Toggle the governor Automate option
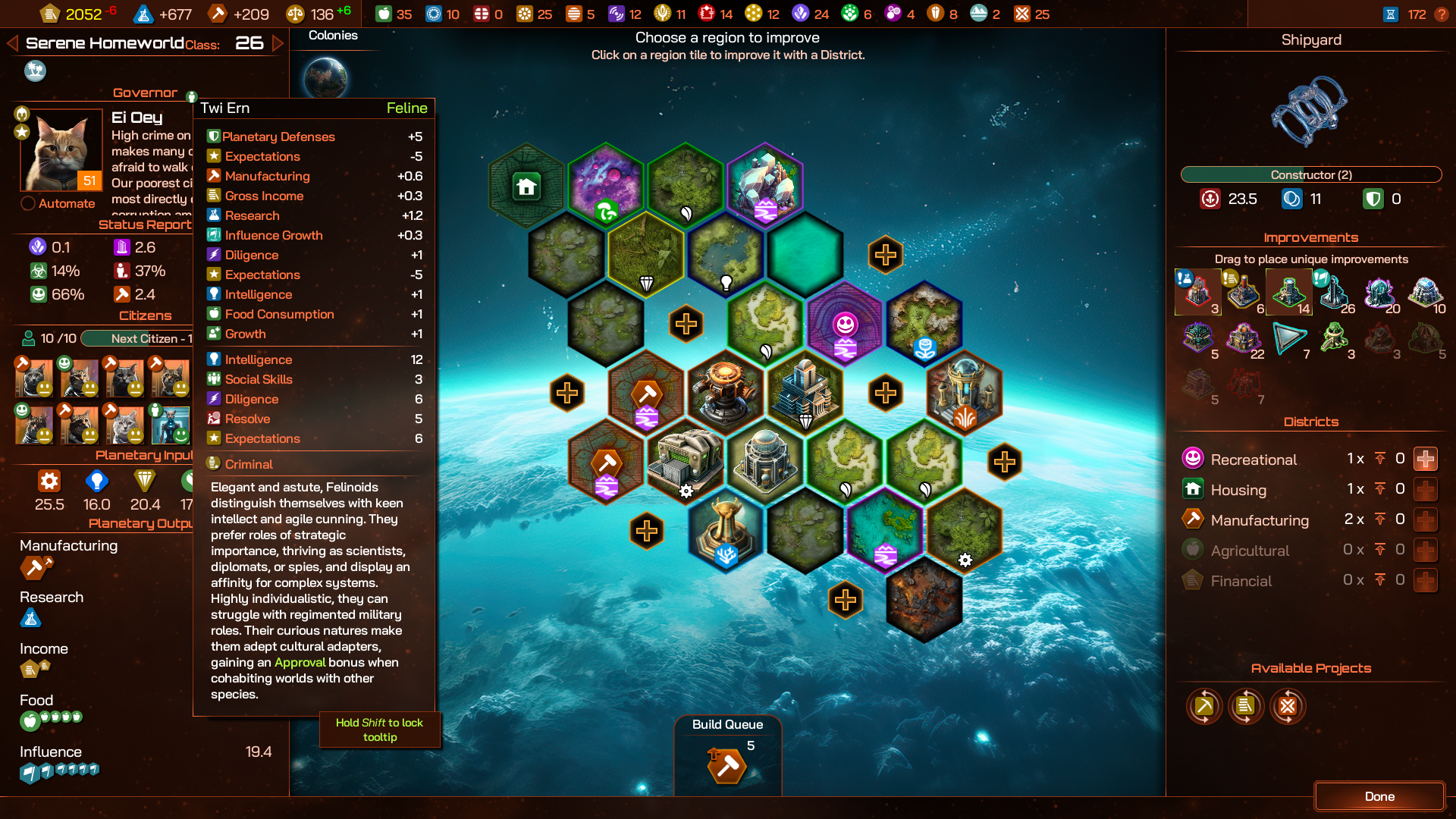The image size is (1456, 819). coord(28,203)
